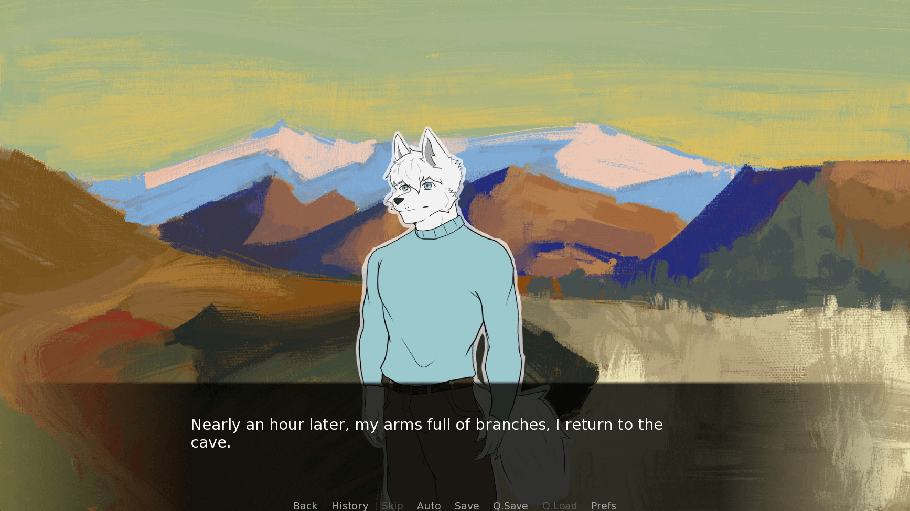Go Back to the previous line
Screen dimensions: 910x511
click(x=305, y=505)
